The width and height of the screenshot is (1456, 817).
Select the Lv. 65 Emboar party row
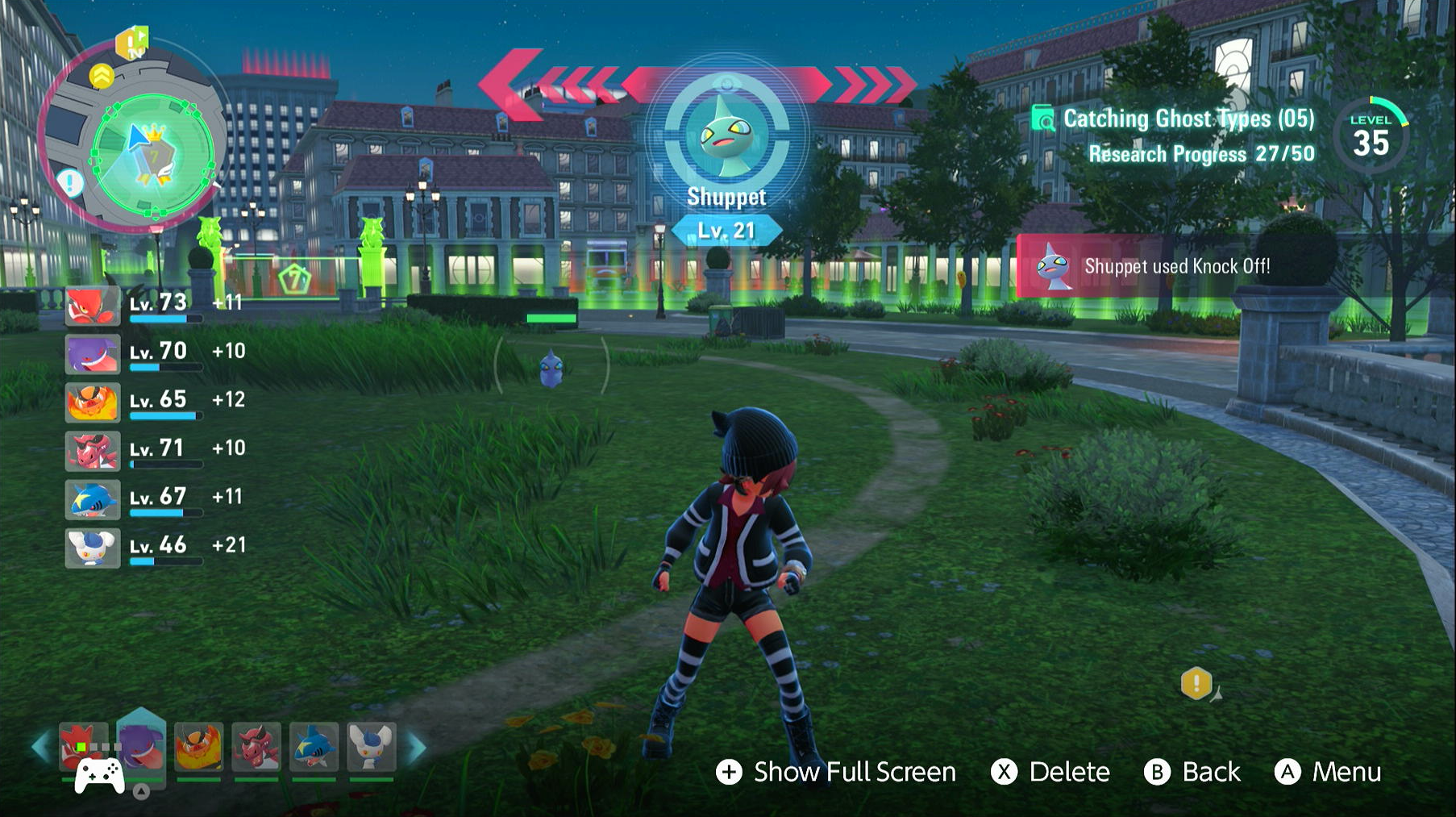click(153, 402)
